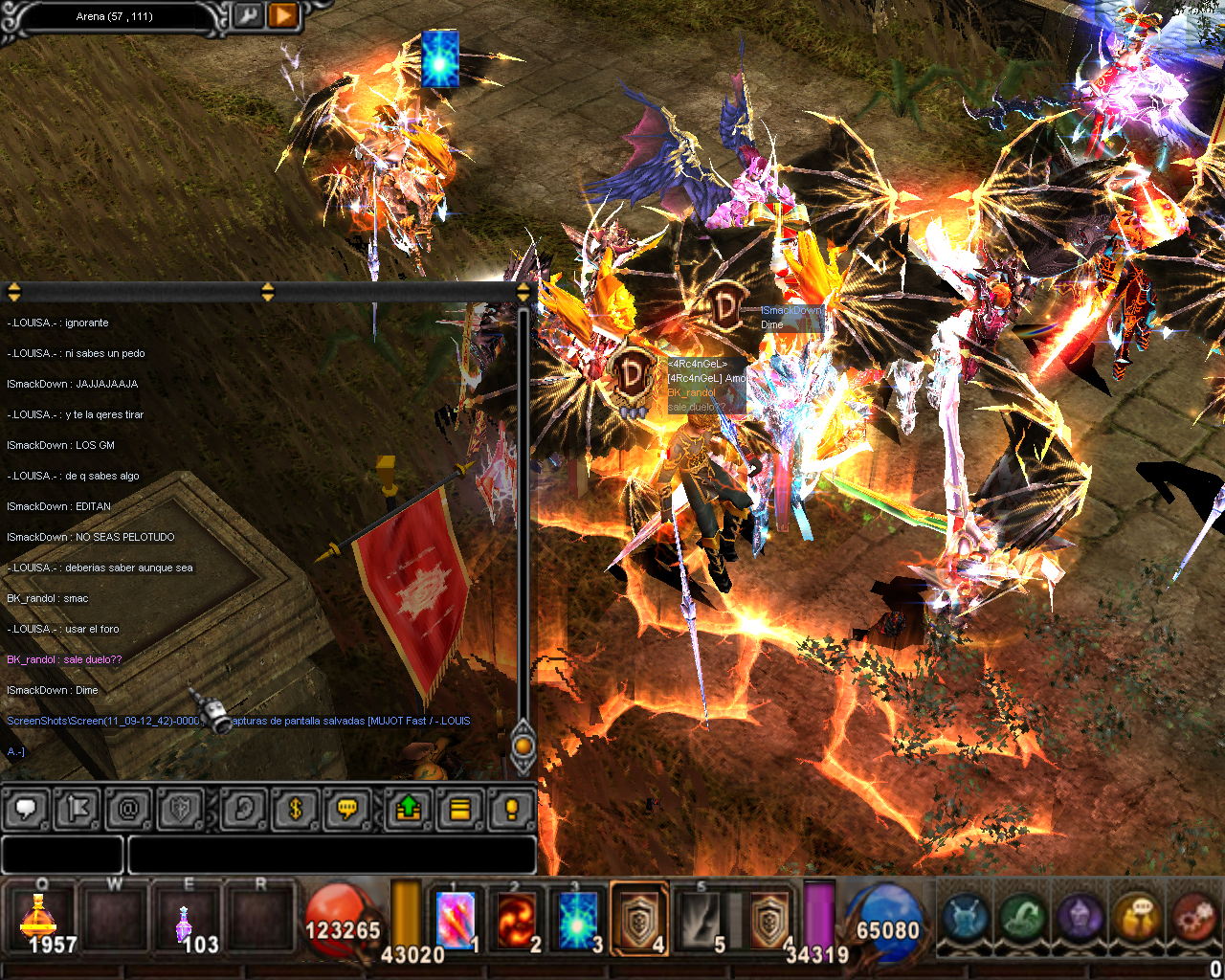
Task: Toggle the shield chat channel button
Action: coord(180,810)
